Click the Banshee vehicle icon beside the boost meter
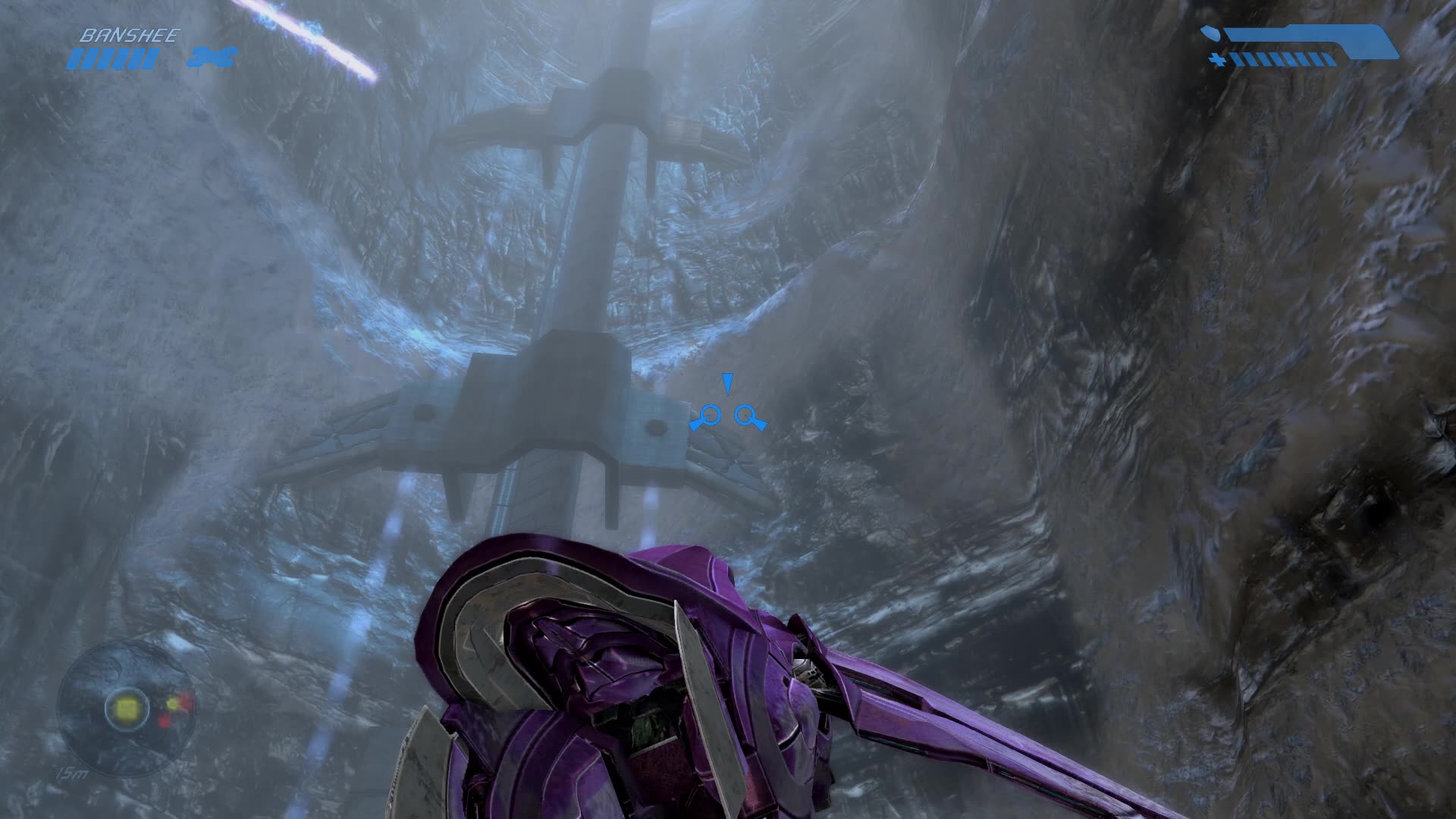1456x819 pixels. [x=212, y=55]
